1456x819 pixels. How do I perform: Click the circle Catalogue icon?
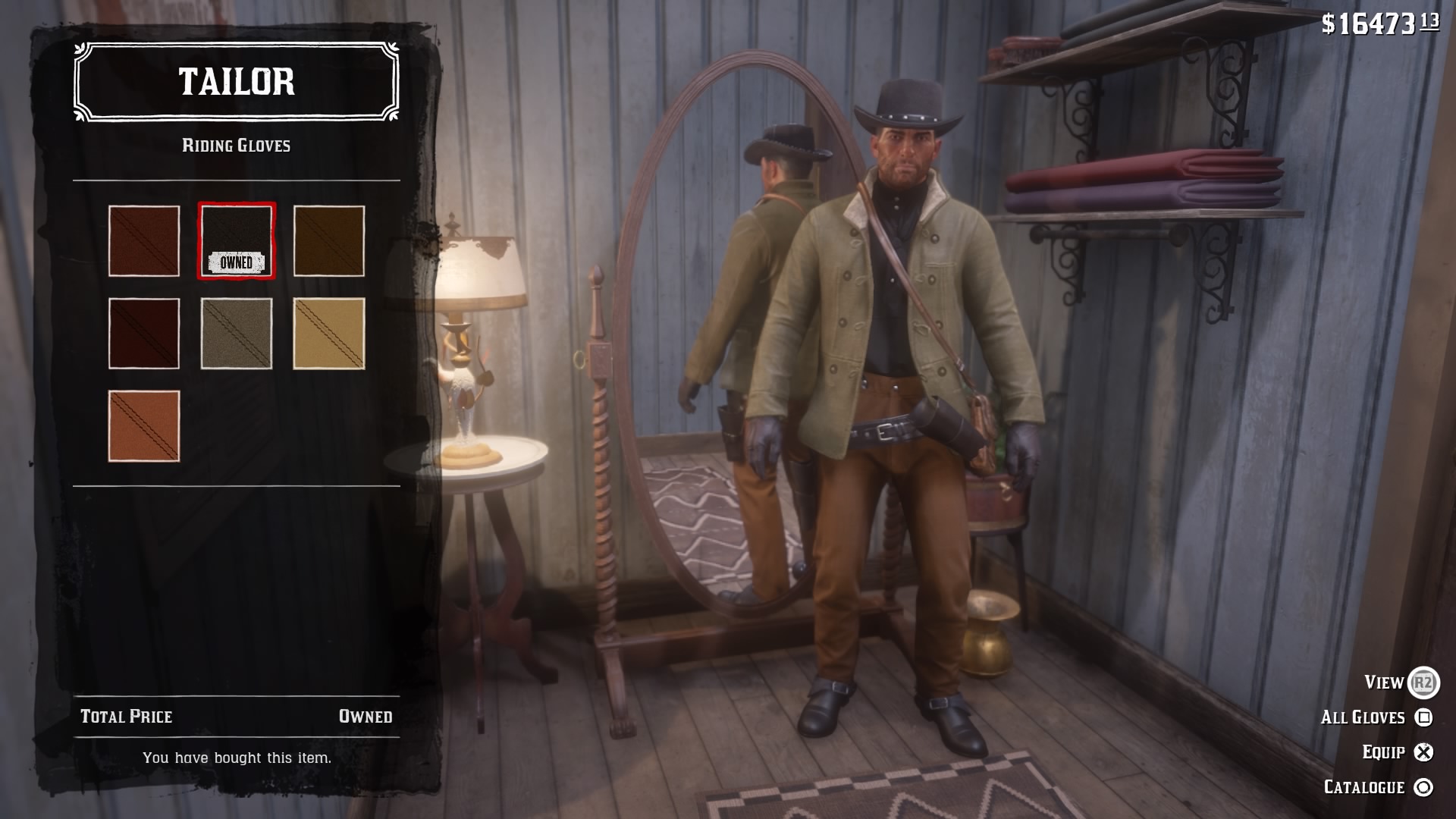(1424, 786)
